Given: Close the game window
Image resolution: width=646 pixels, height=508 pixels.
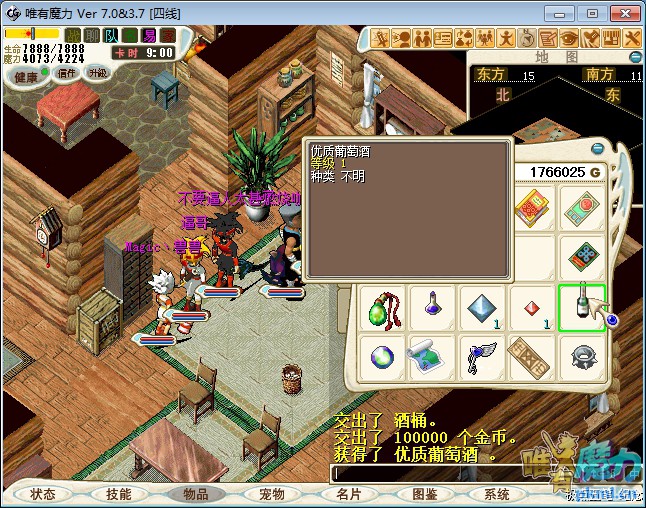Looking at the screenshot, I should pos(622,13).
